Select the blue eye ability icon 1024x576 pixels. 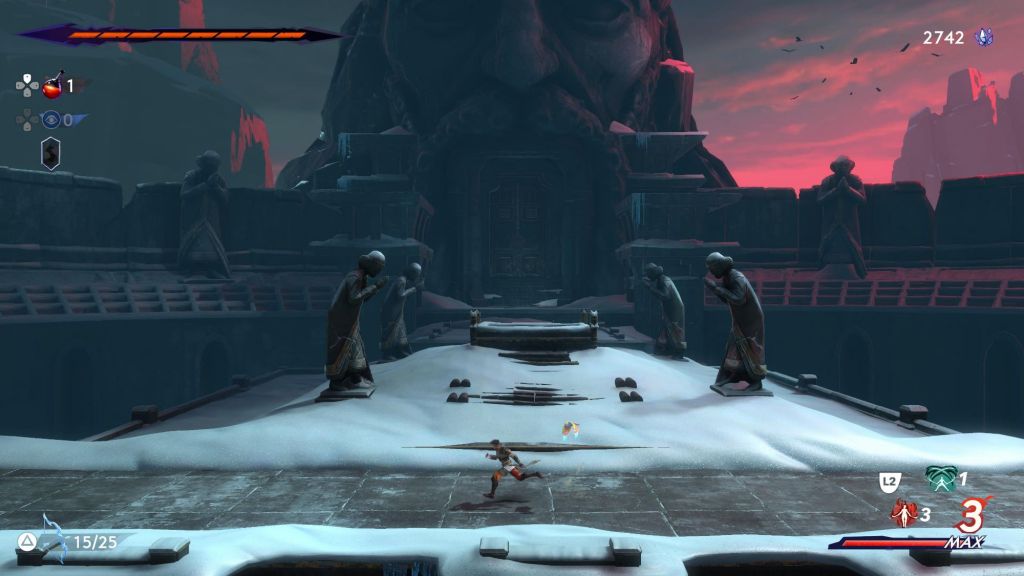click(51, 120)
